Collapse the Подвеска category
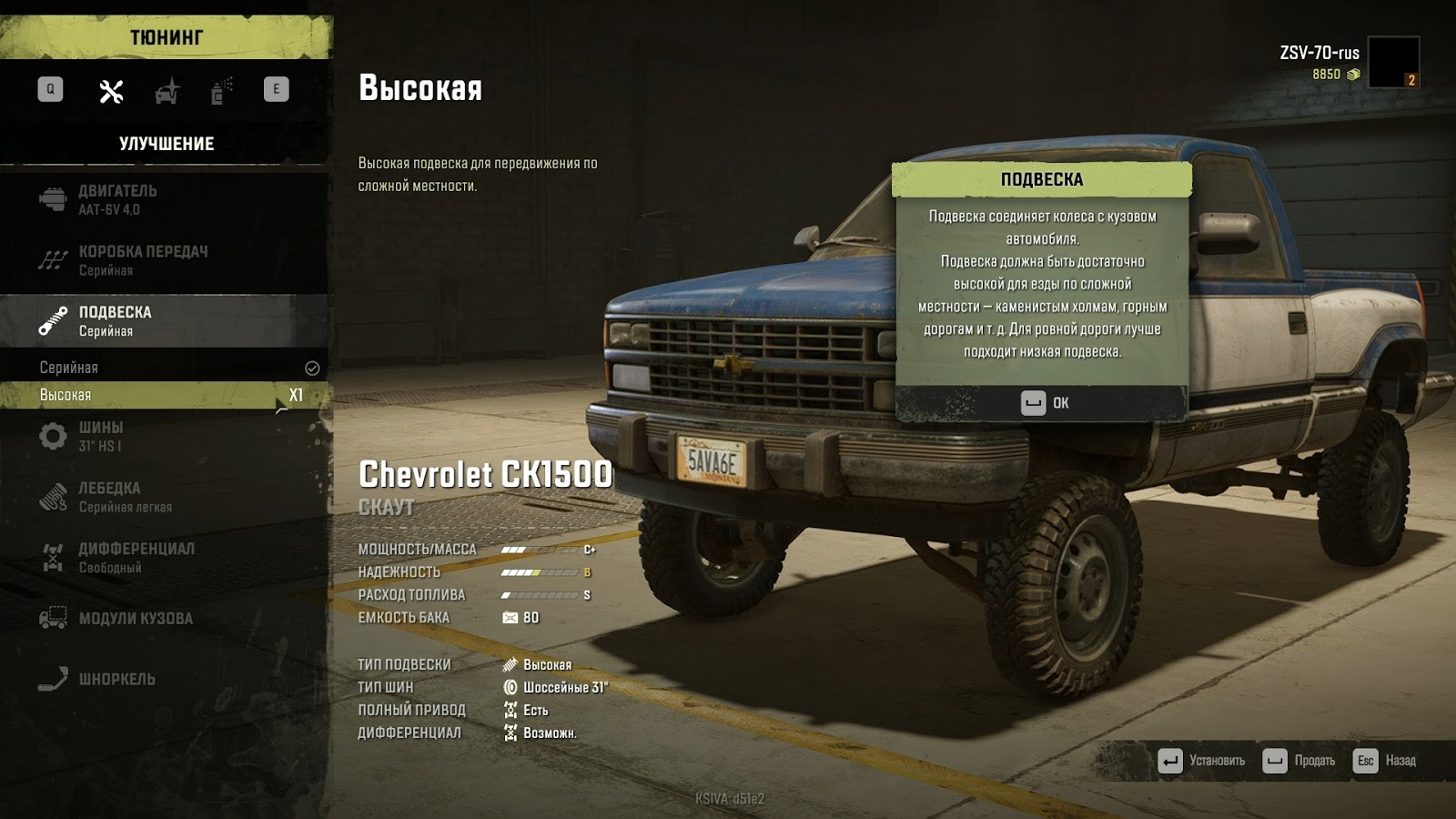Image resolution: width=1456 pixels, height=819 pixels. tap(164, 320)
